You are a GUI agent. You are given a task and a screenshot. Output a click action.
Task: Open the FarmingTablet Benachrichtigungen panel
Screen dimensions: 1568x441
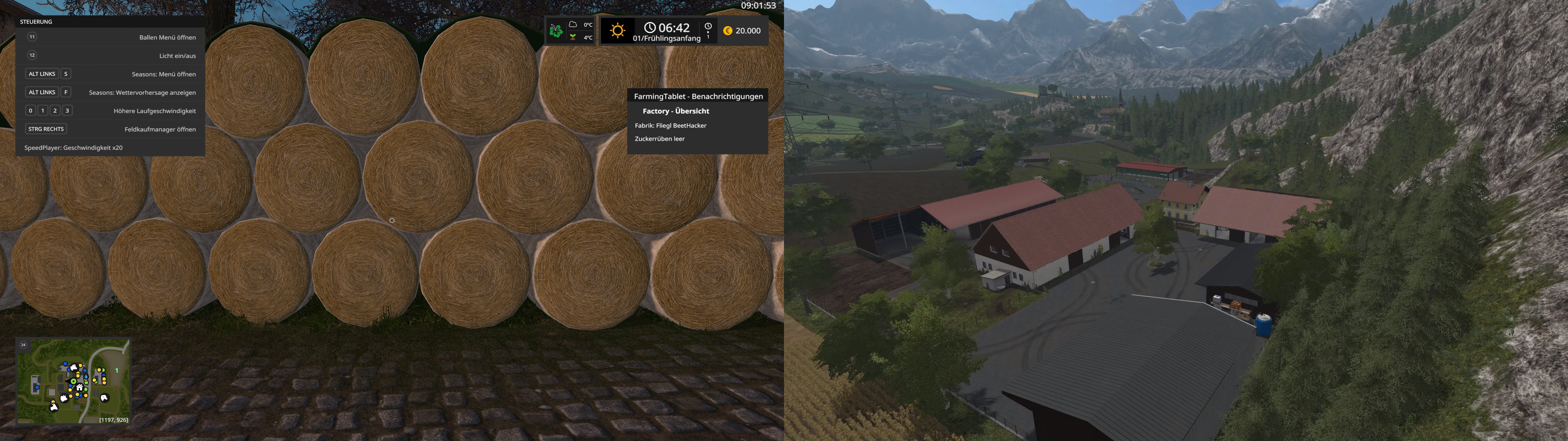pyautogui.click(x=697, y=96)
